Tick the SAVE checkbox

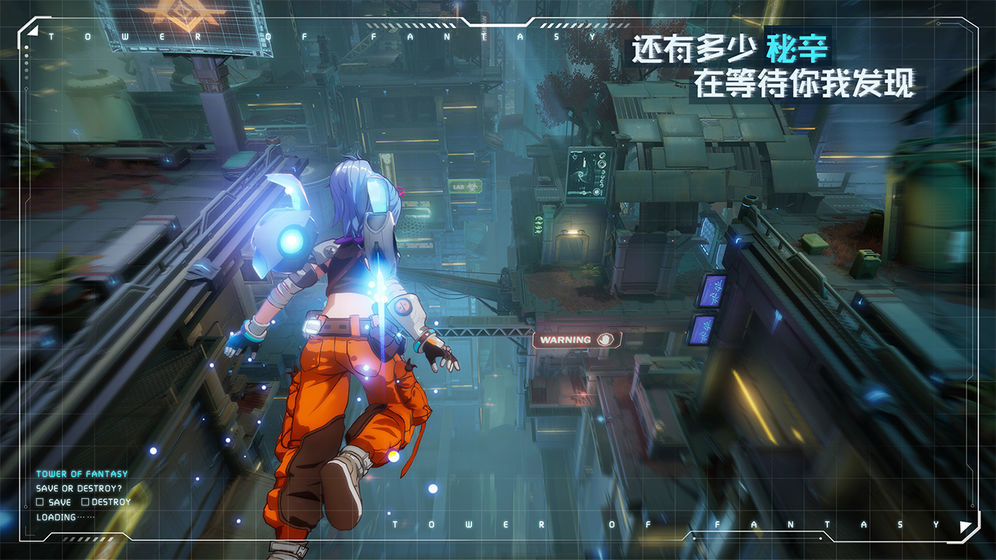tap(40, 502)
